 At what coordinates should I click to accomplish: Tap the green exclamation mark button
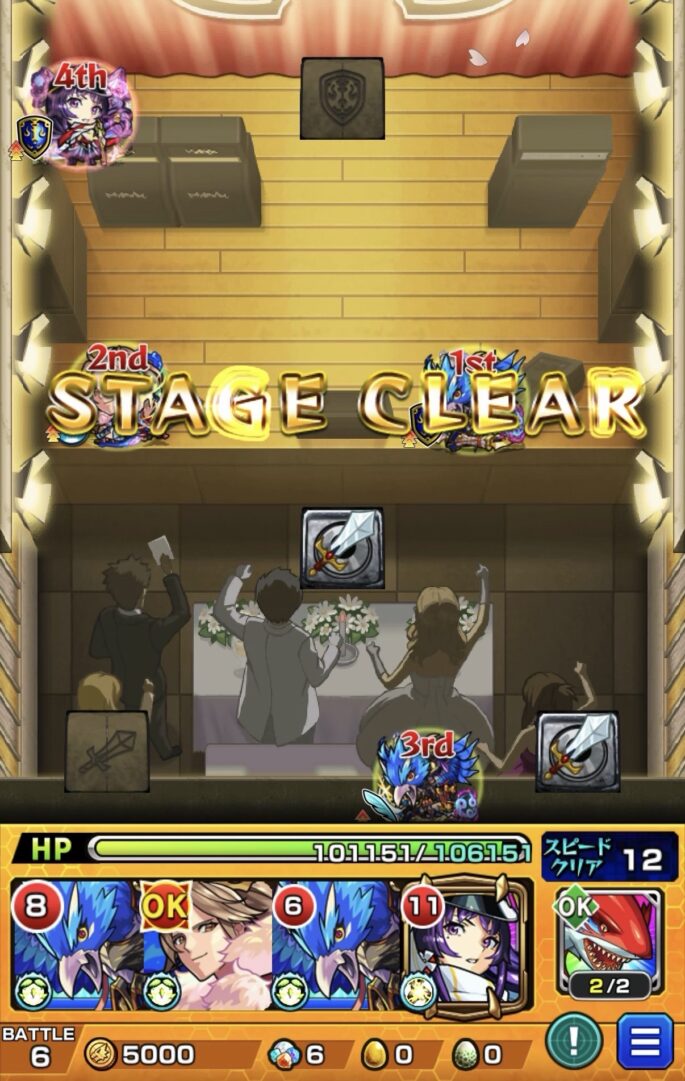pyautogui.click(x=574, y=1041)
